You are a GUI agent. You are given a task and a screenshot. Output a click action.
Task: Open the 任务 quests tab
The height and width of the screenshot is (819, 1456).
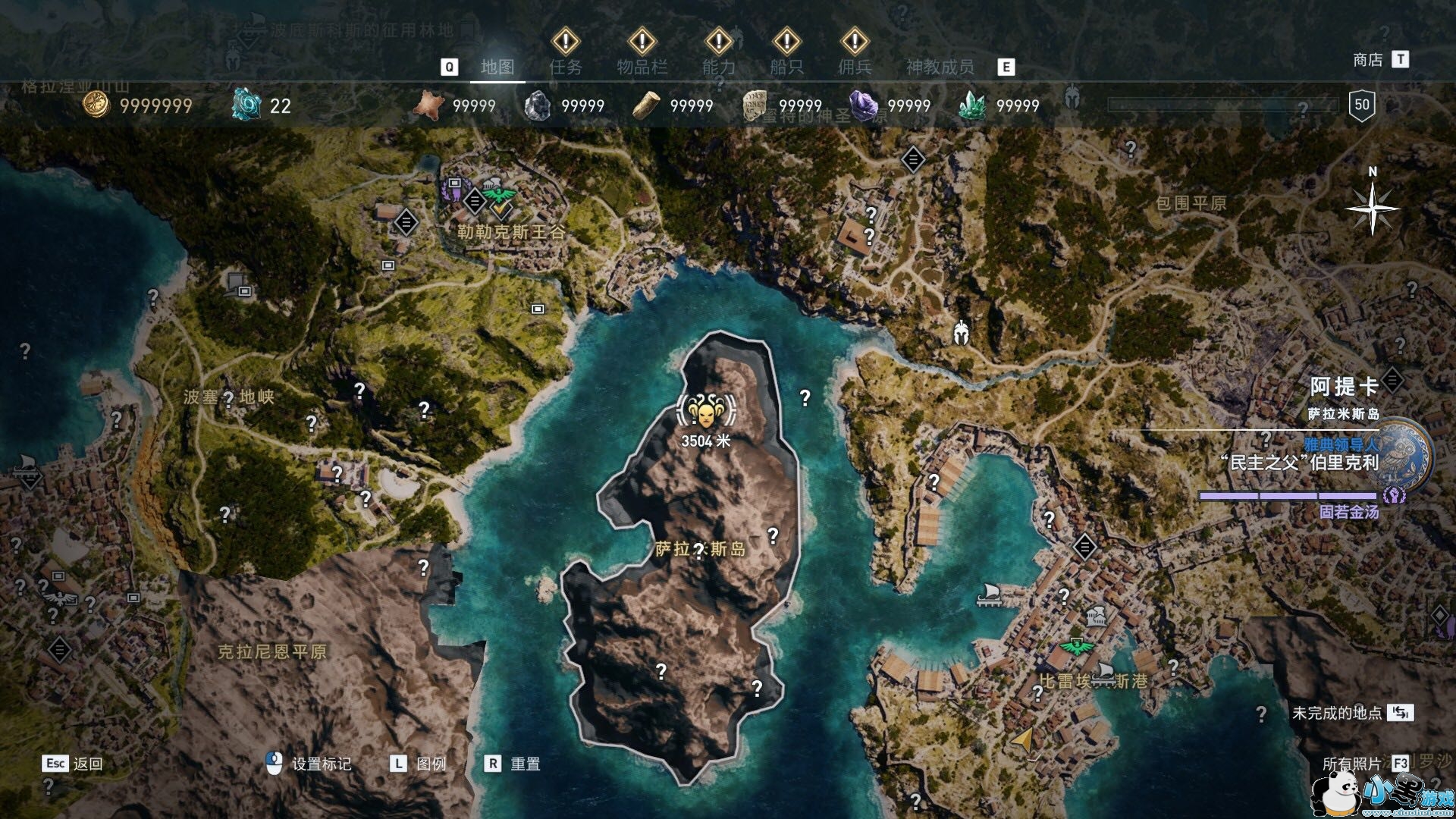(566, 67)
